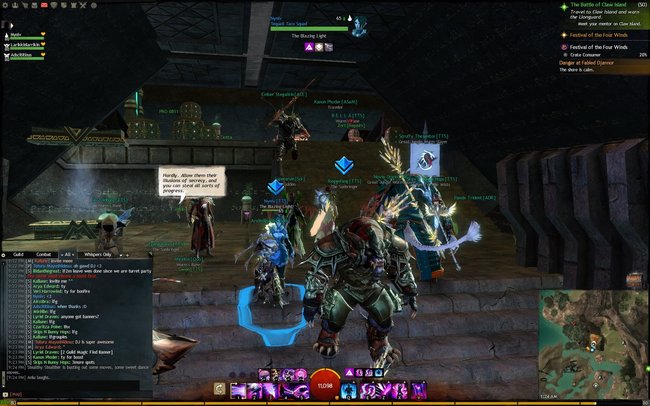650x406 pixels.
Task: Open the Combat chat tab
Action: [x=42, y=254]
